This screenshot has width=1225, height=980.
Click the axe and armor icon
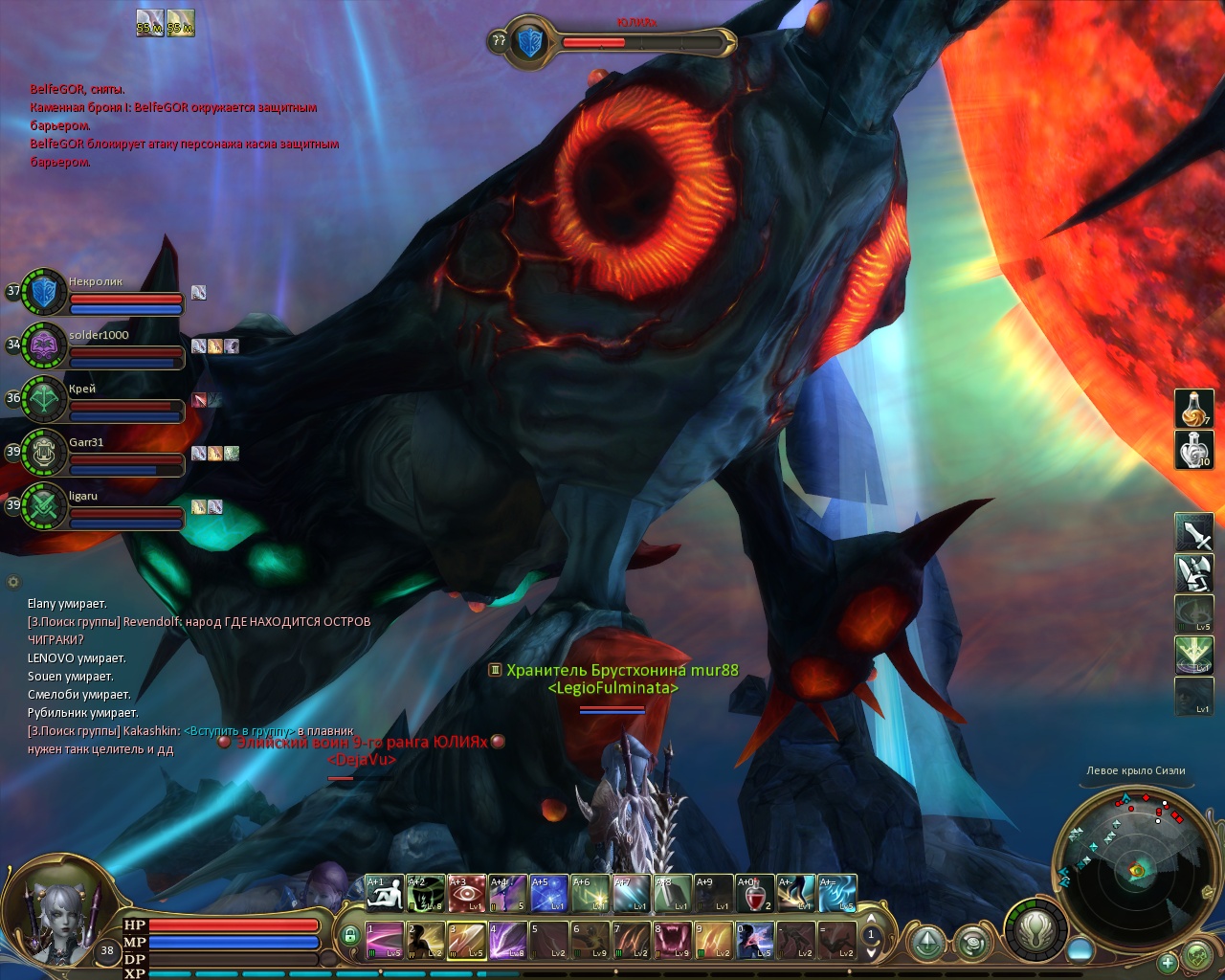pyautogui.click(x=1193, y=573)
